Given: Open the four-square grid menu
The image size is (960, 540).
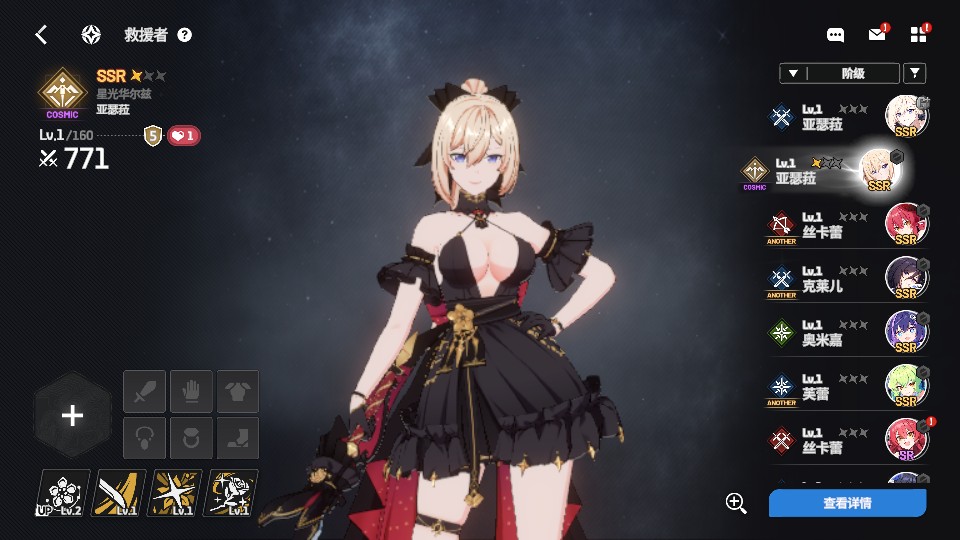Looking at the screenshot, I should (919, 35).
